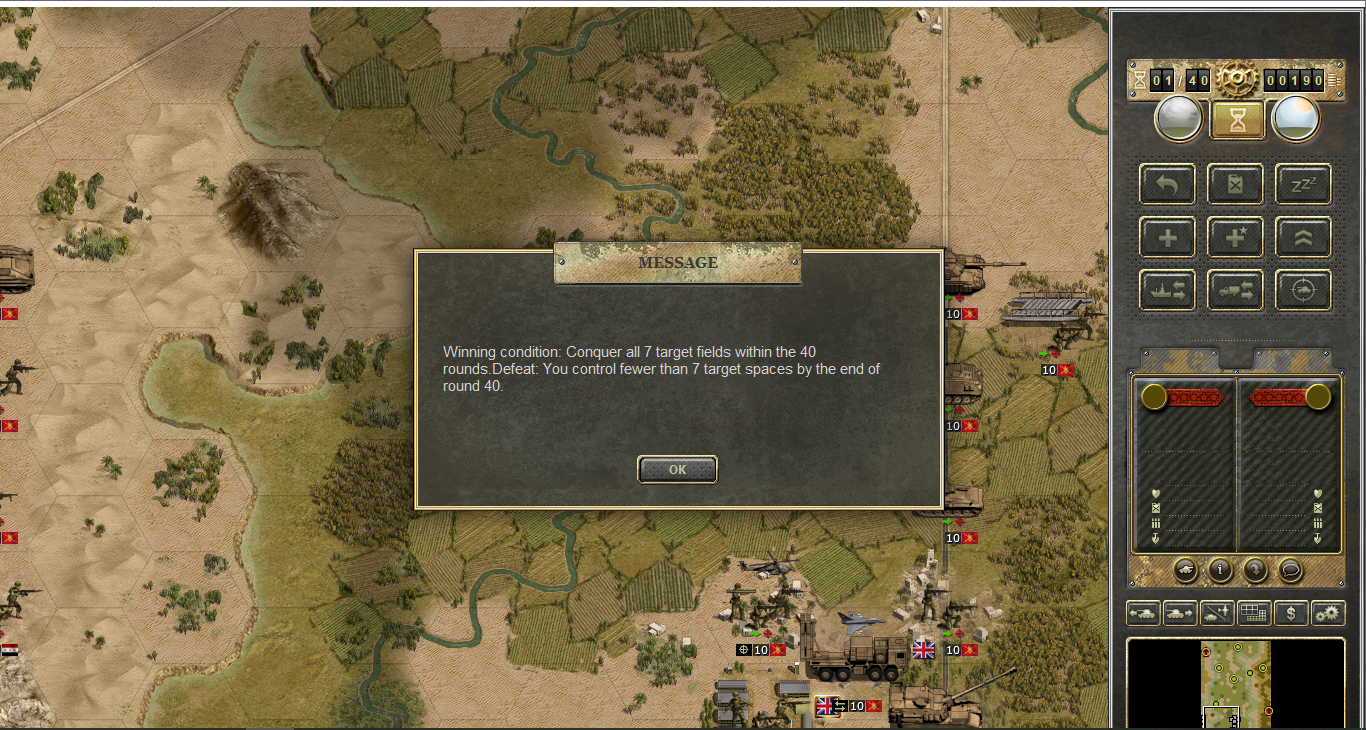Open the grid unit list button
The image size is (1366, 730).
click(1254, 613)
